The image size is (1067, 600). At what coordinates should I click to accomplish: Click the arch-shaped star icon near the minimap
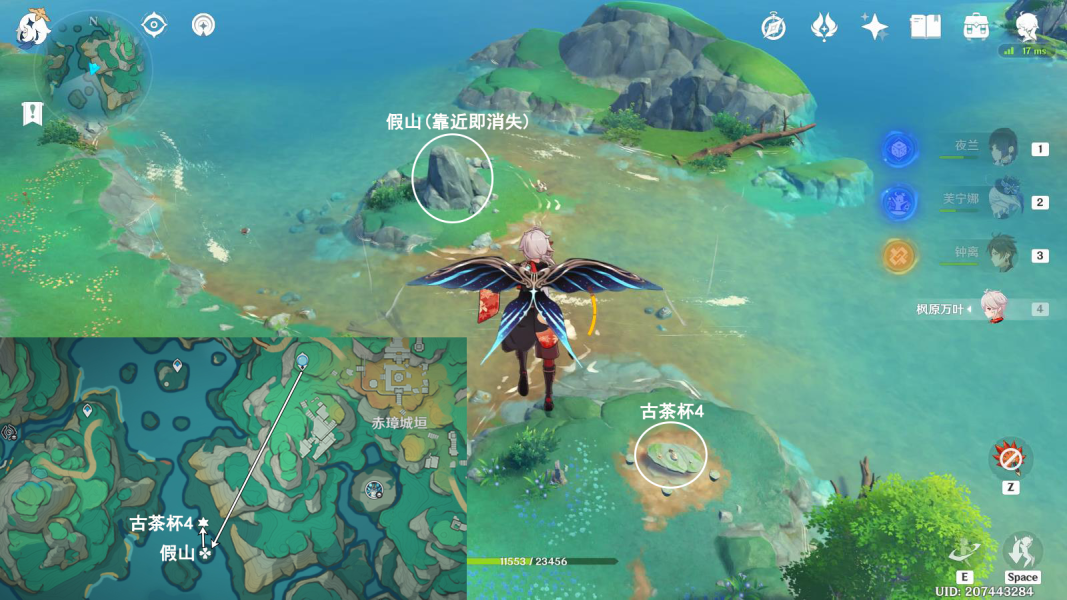[x=203, y=24]
